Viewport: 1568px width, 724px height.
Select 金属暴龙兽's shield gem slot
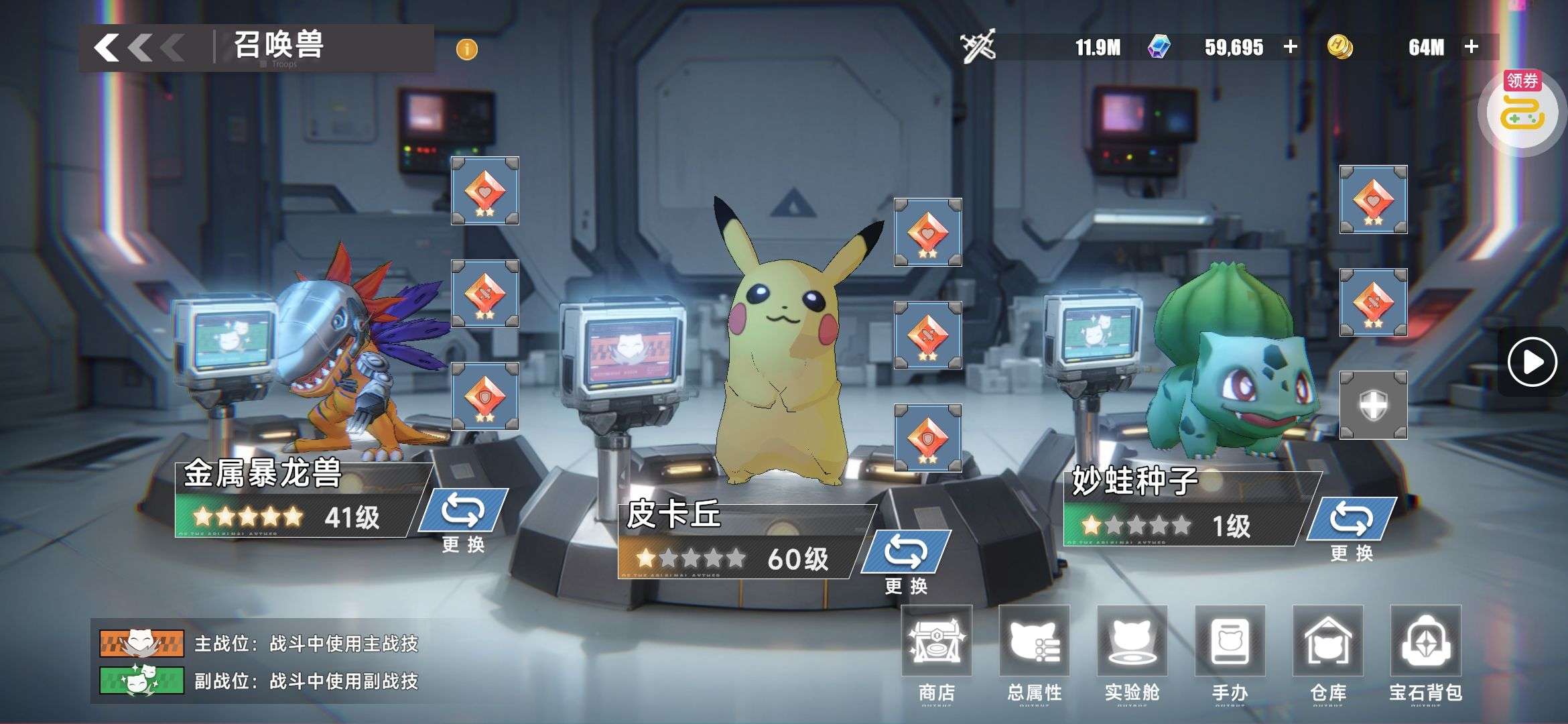(484, 396)
